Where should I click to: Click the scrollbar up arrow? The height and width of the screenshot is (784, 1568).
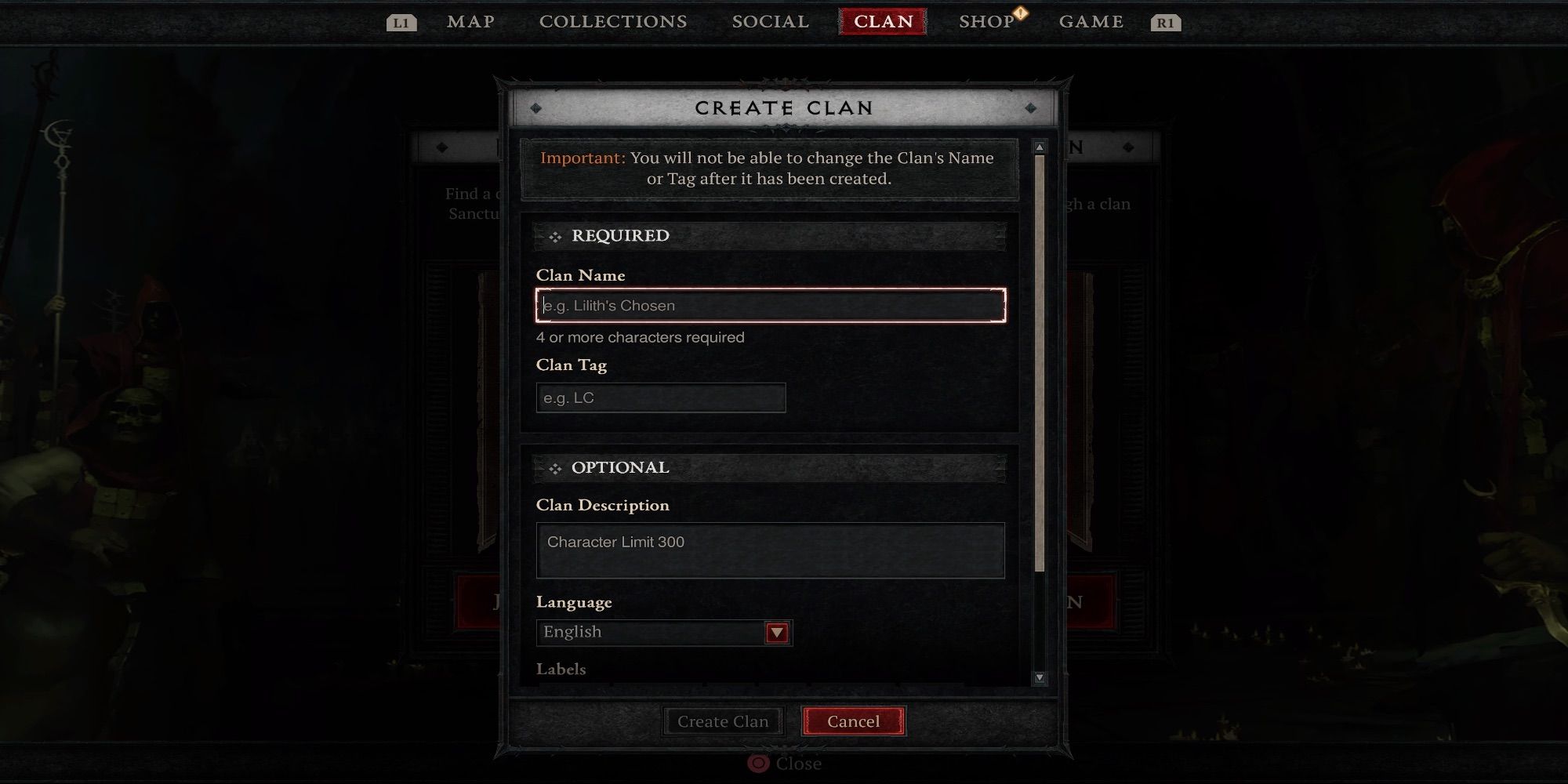click(1040, 145)
